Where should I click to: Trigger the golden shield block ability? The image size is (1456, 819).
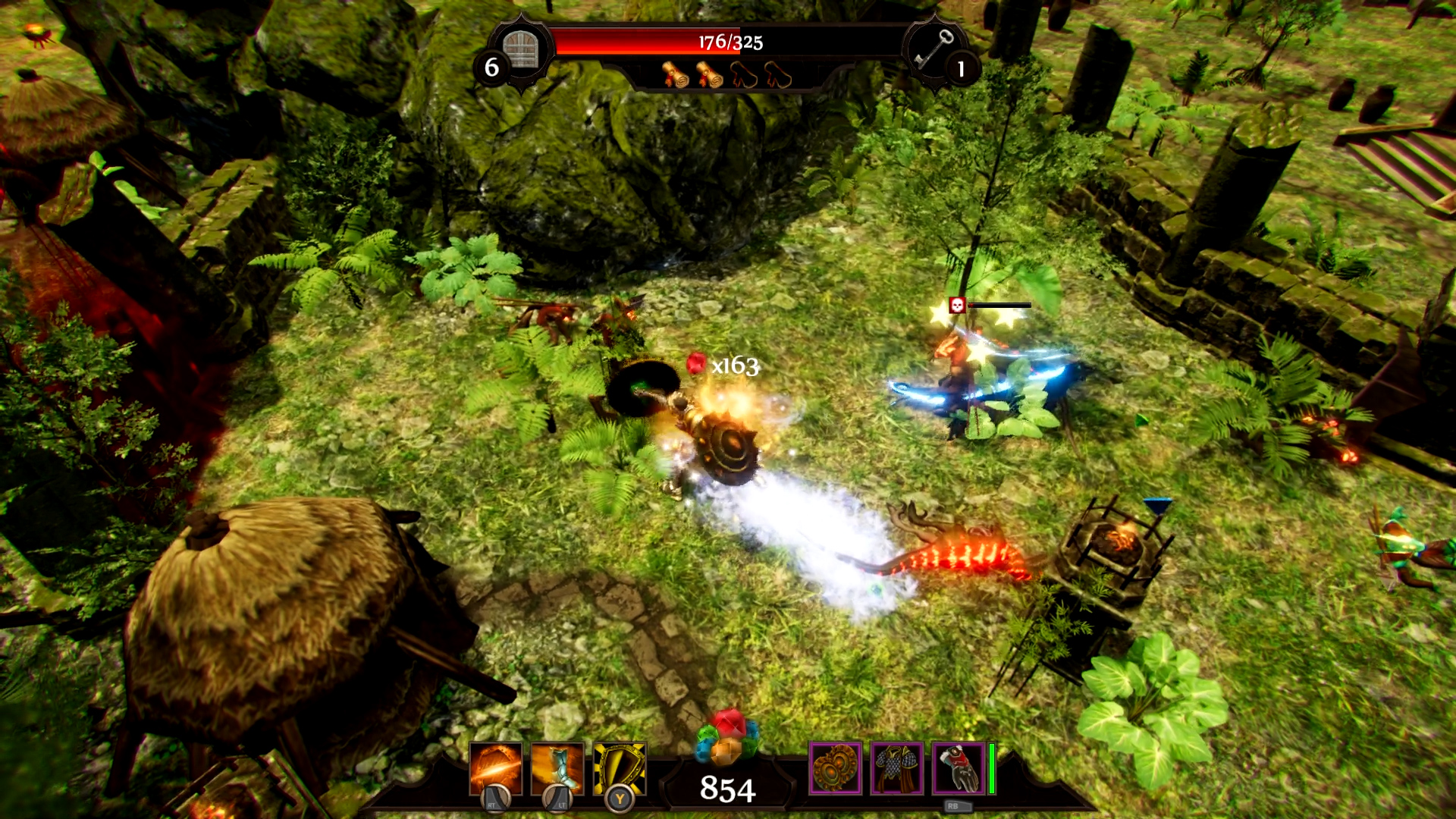[620, 769]
